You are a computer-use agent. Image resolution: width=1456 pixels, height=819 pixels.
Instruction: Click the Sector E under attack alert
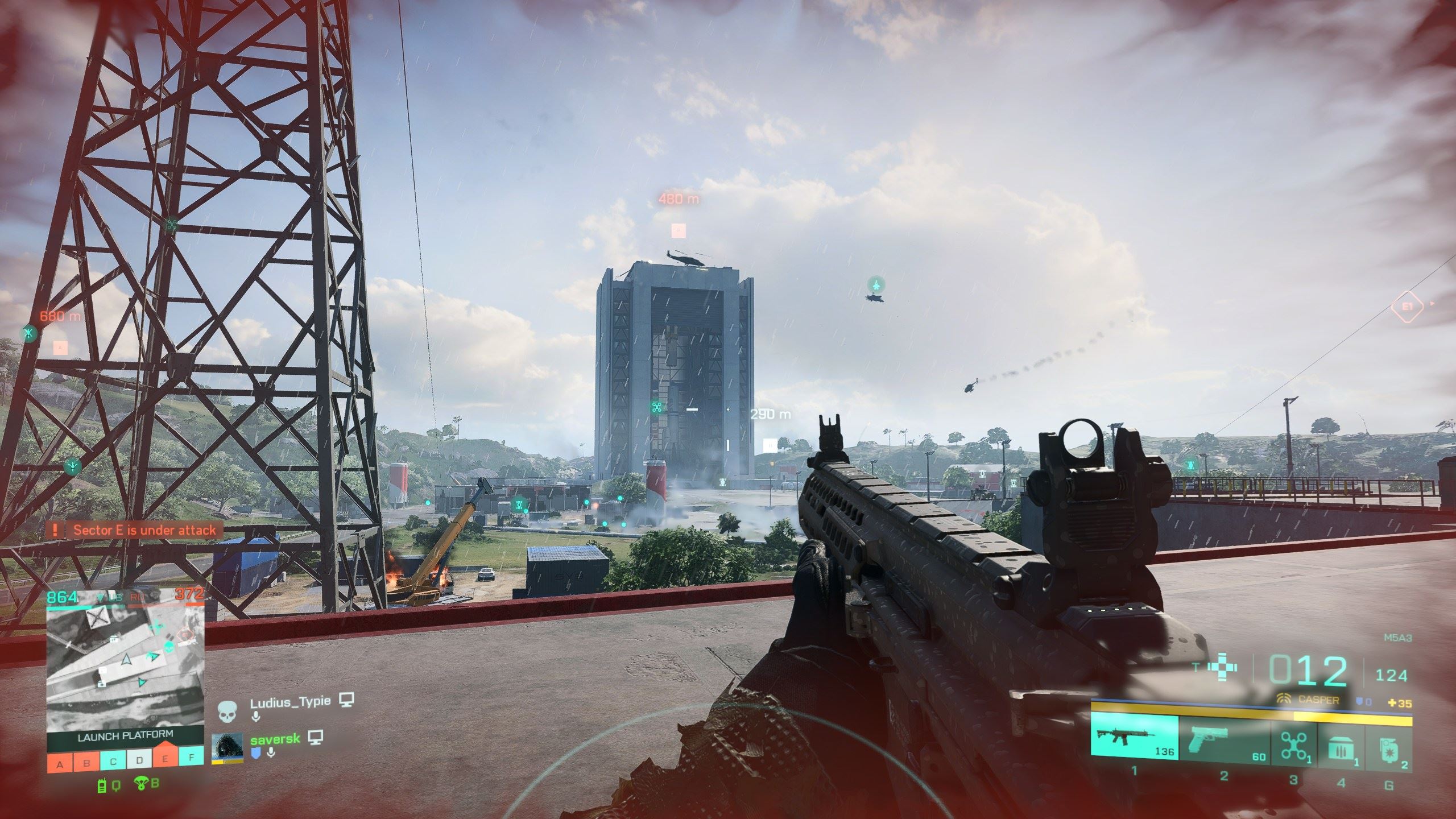(x=135, y=531)
